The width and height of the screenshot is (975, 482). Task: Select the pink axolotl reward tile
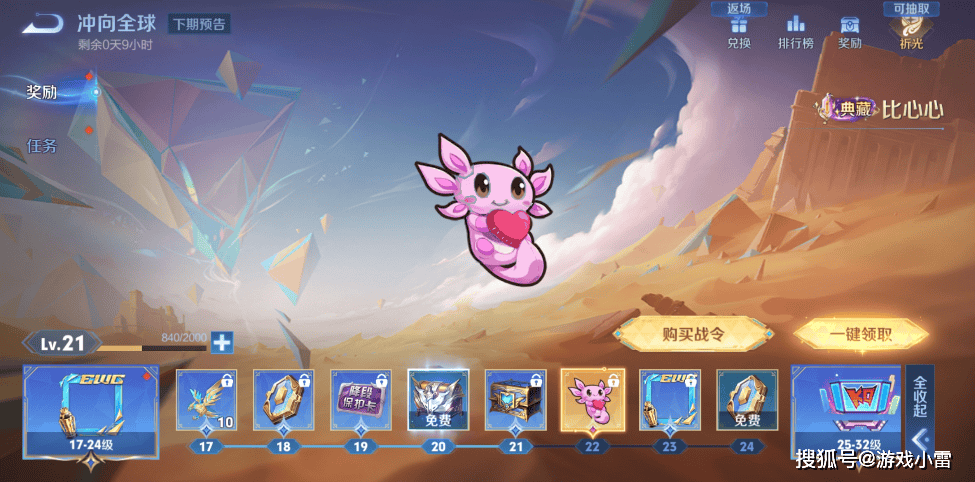coord(593,400)
